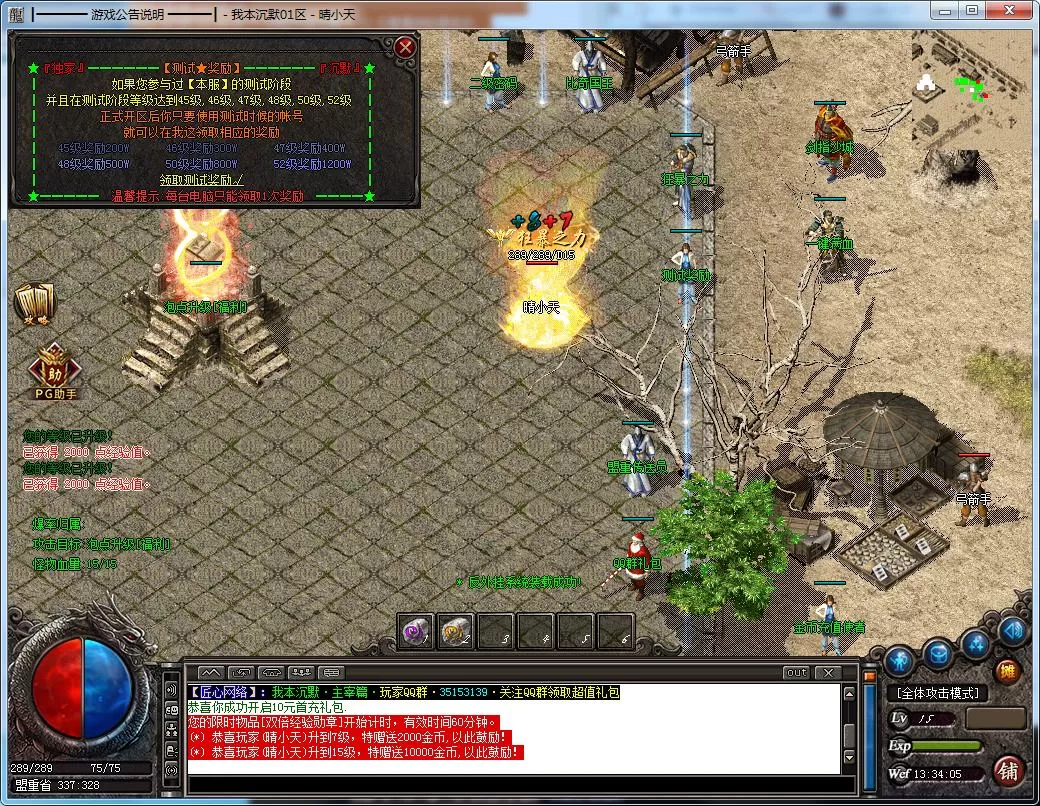1040x806 pixels.
Task: Close the test reward dialog
Action: click(404, 47)
